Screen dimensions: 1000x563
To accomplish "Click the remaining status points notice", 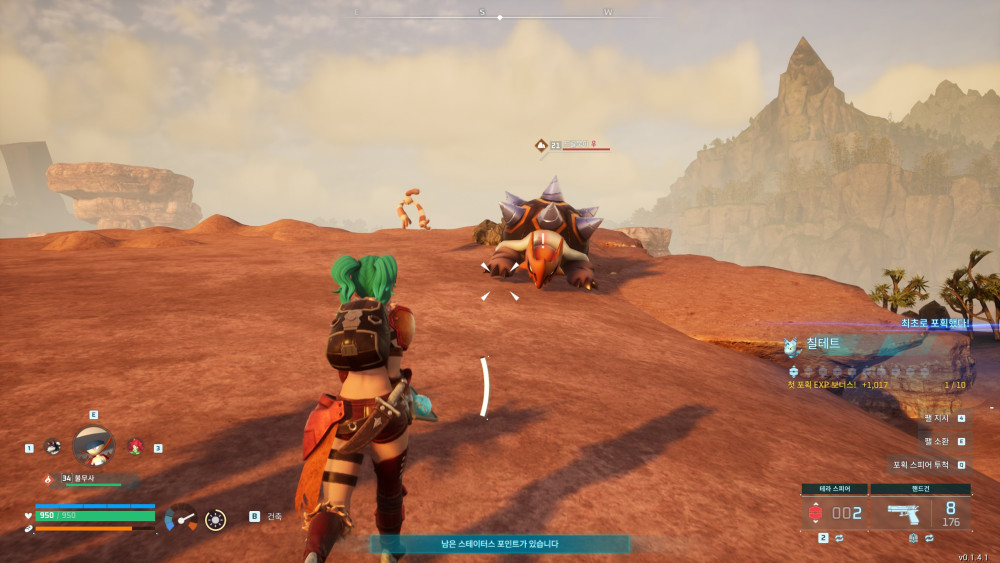I will click(500, 544).
